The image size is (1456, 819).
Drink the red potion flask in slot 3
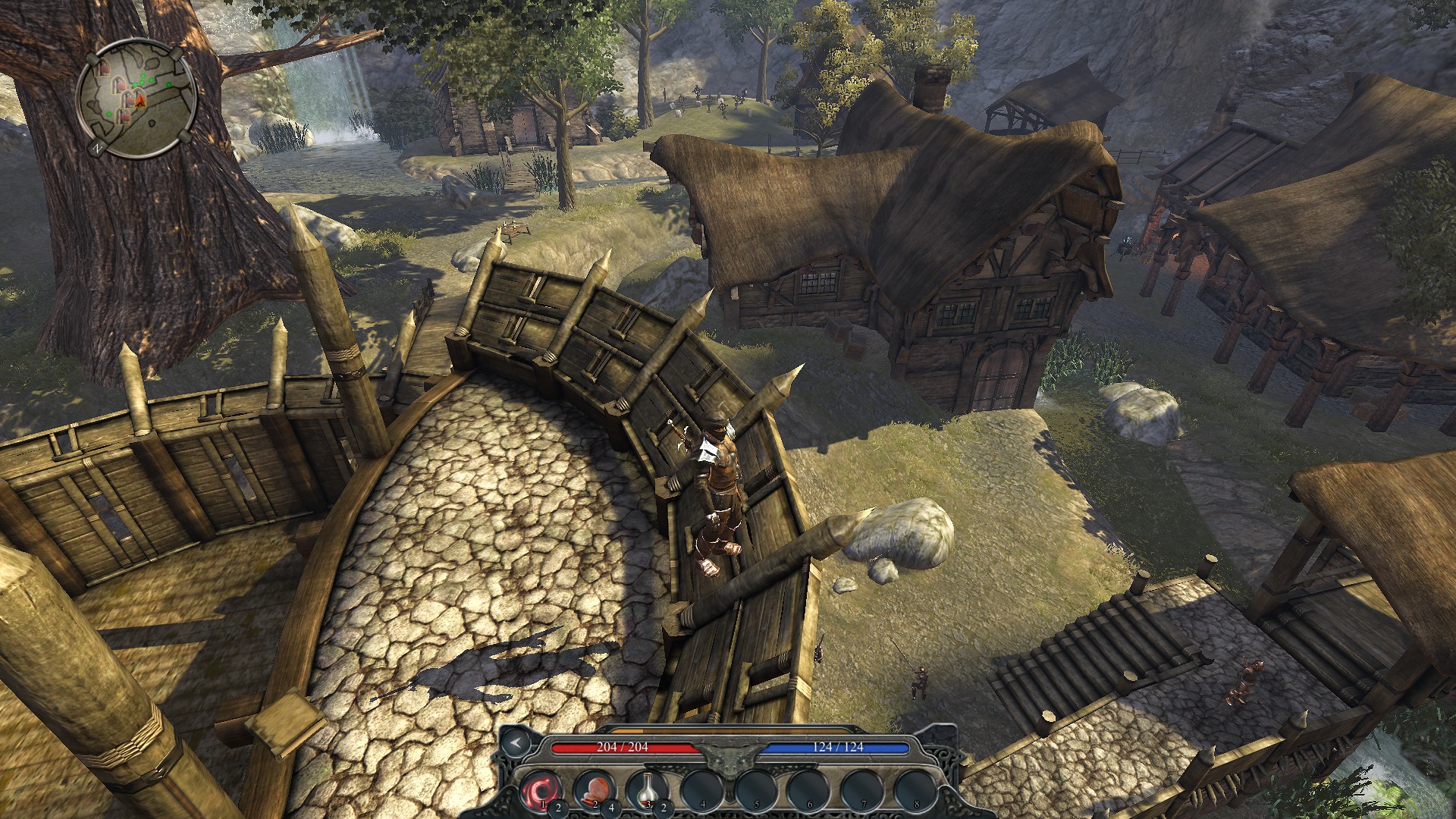tap(647, 789)
